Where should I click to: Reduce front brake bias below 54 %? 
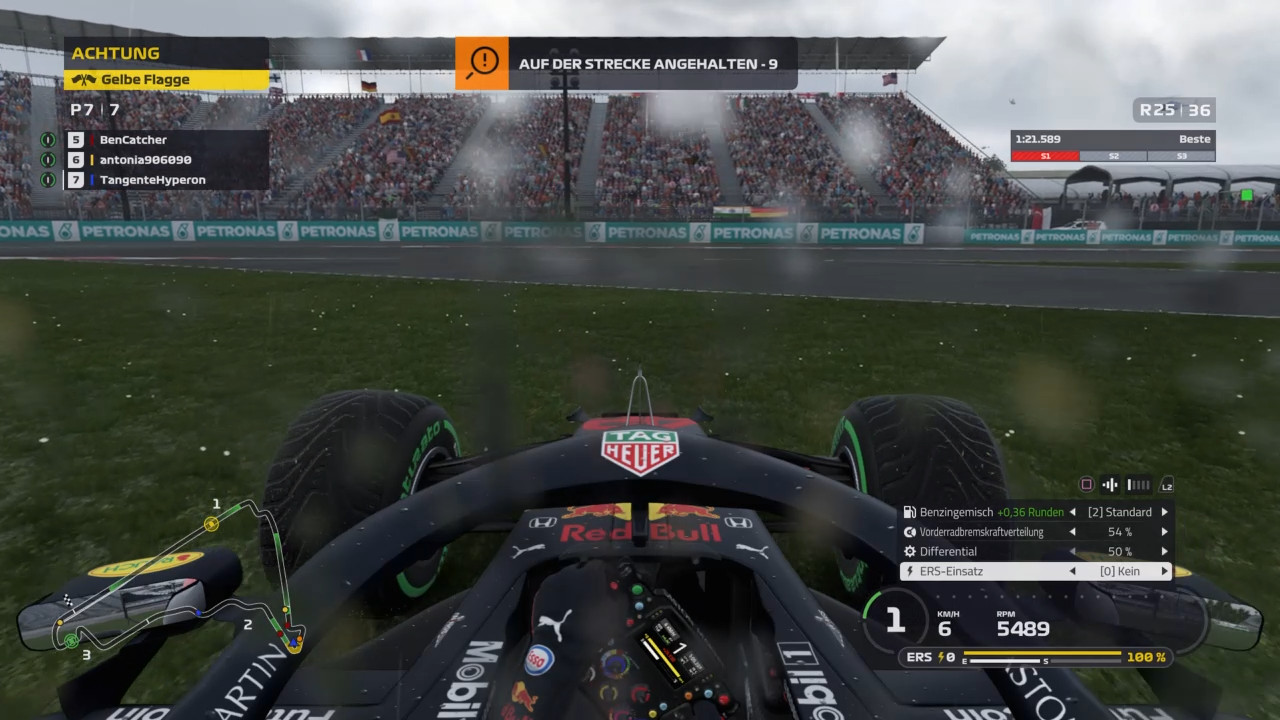pyautogui.click(x=1070, y=532)
